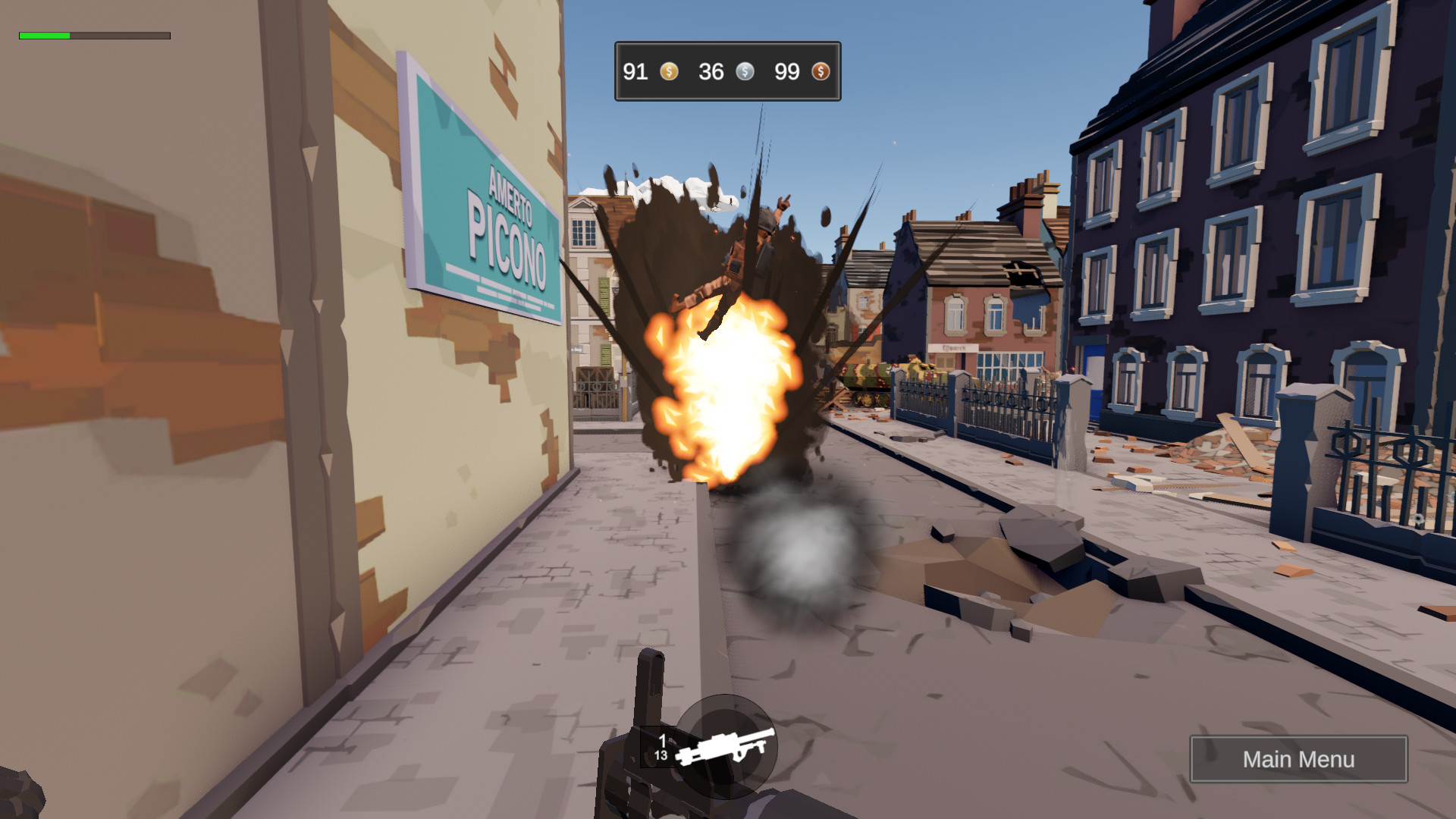
Task: Click the explosion fireball
Action: 724,394
